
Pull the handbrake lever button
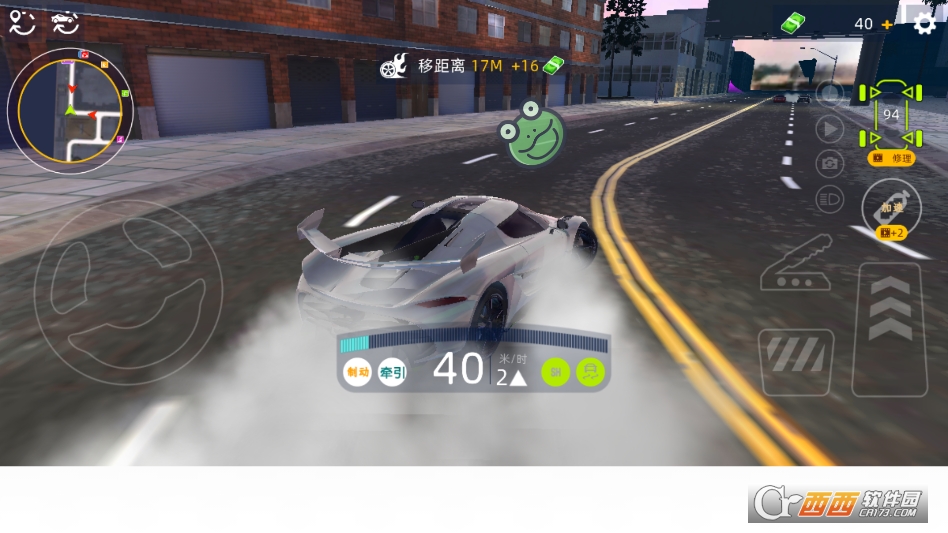click(795, 263)
